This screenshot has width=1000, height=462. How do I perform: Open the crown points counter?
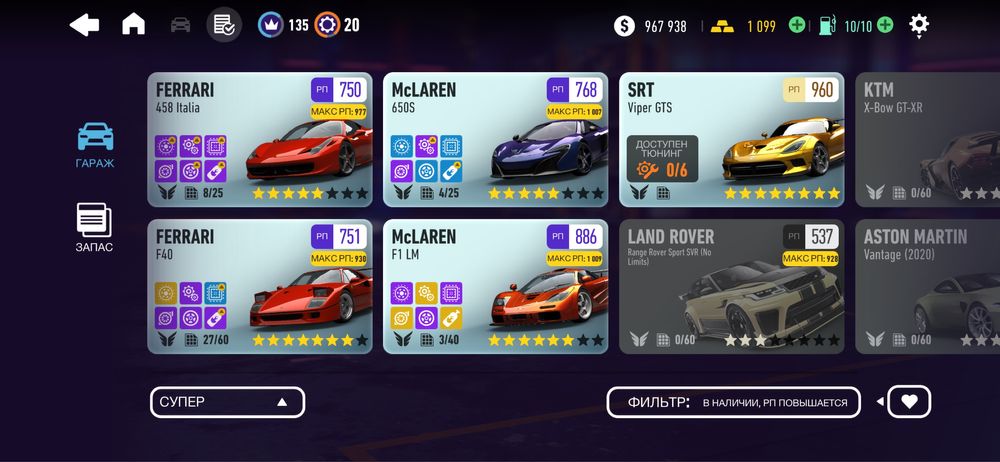283,25
